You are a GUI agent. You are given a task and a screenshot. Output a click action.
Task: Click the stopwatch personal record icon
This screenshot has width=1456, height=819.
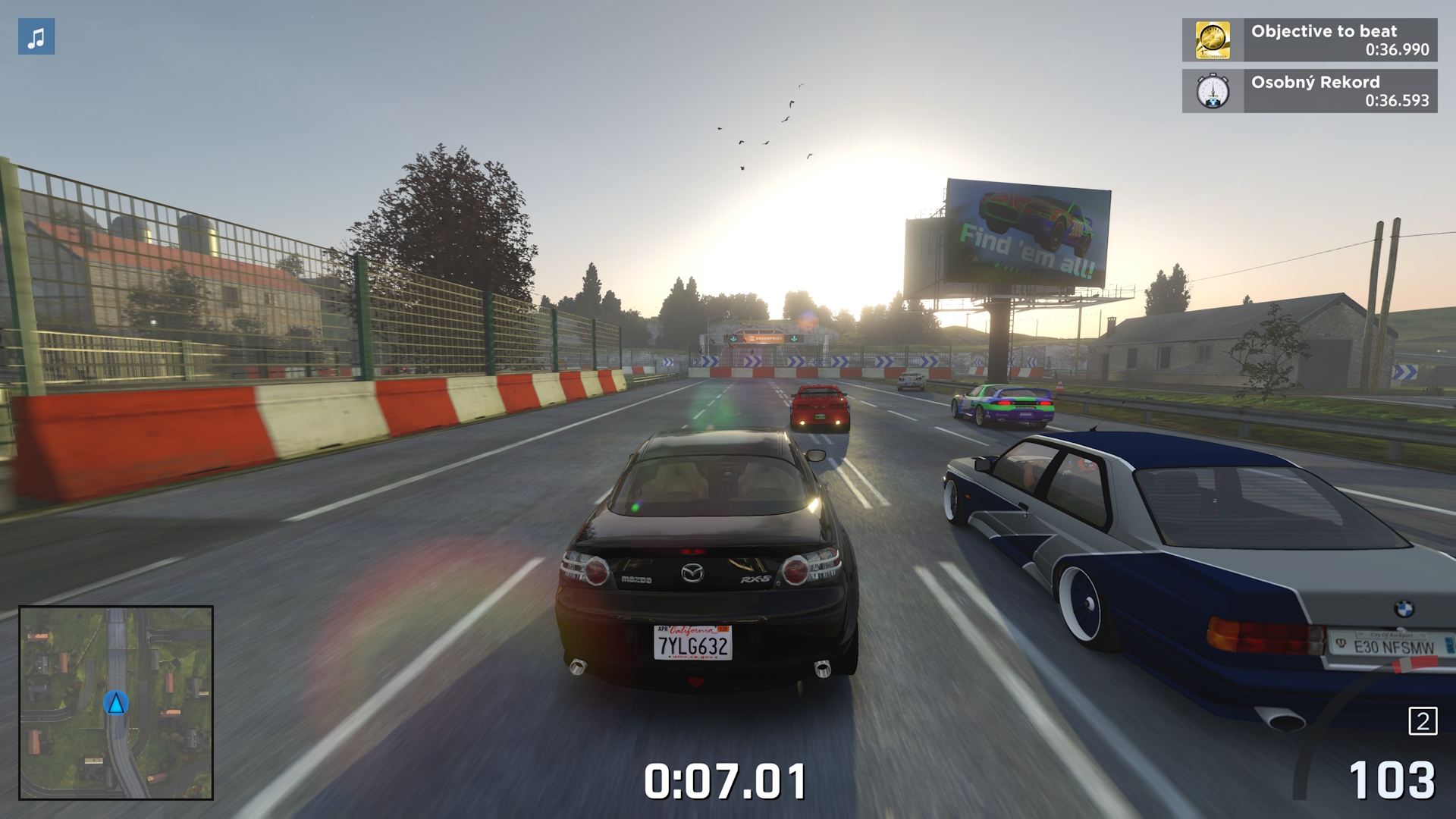pos(1213,91)
